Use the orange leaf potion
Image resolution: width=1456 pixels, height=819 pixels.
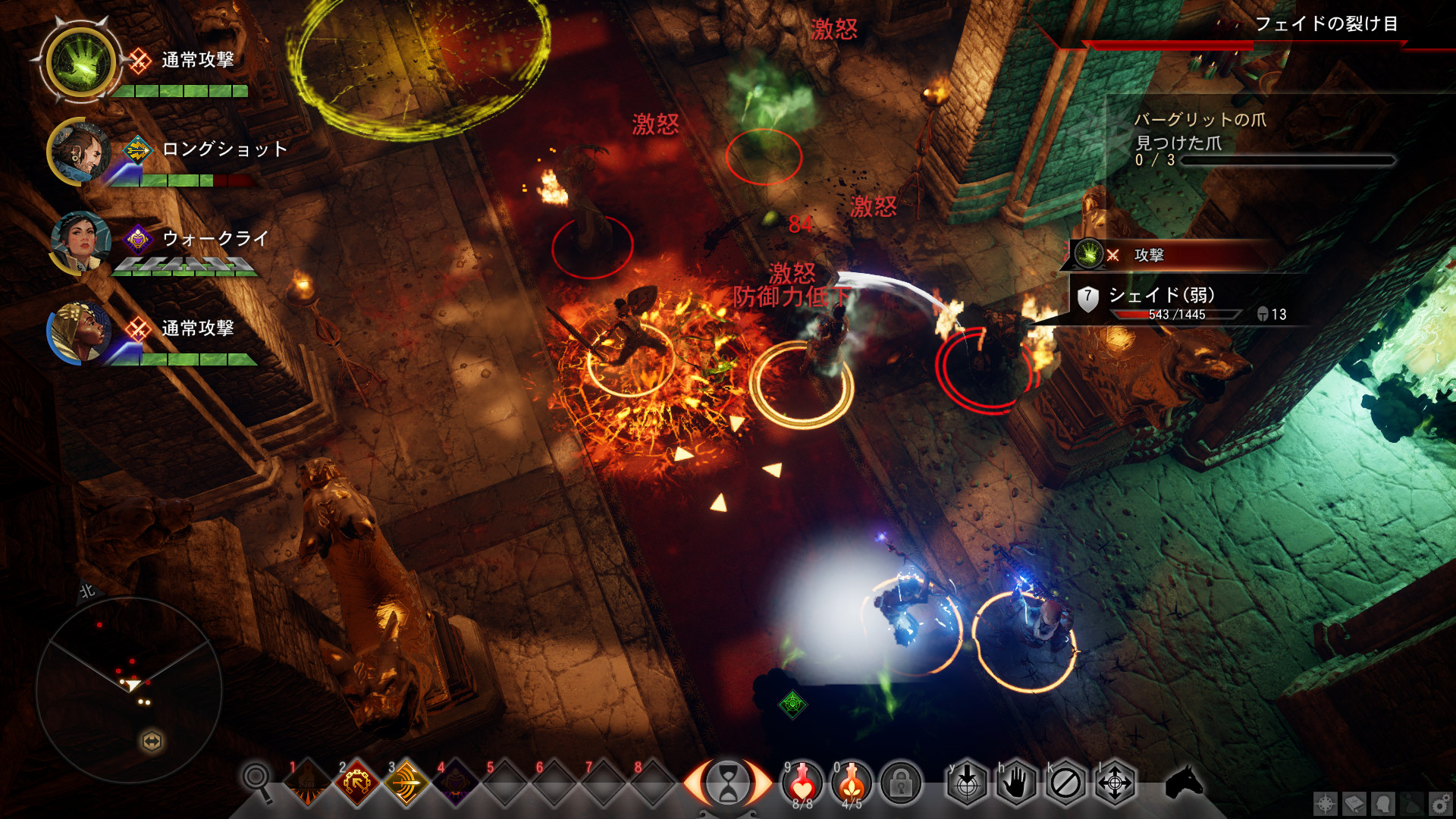(x=852, y=782)
